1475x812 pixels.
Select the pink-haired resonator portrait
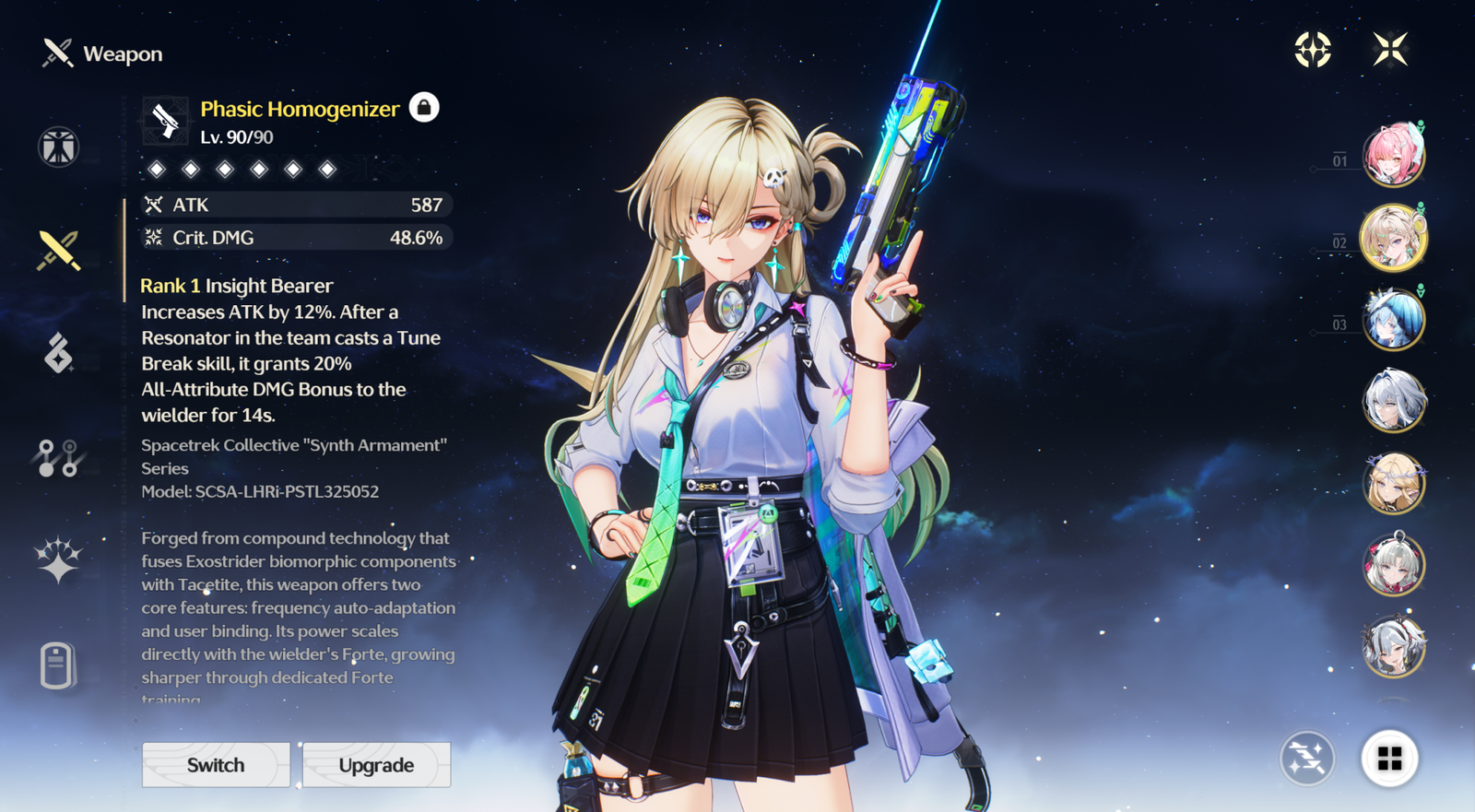[1393, 155]
